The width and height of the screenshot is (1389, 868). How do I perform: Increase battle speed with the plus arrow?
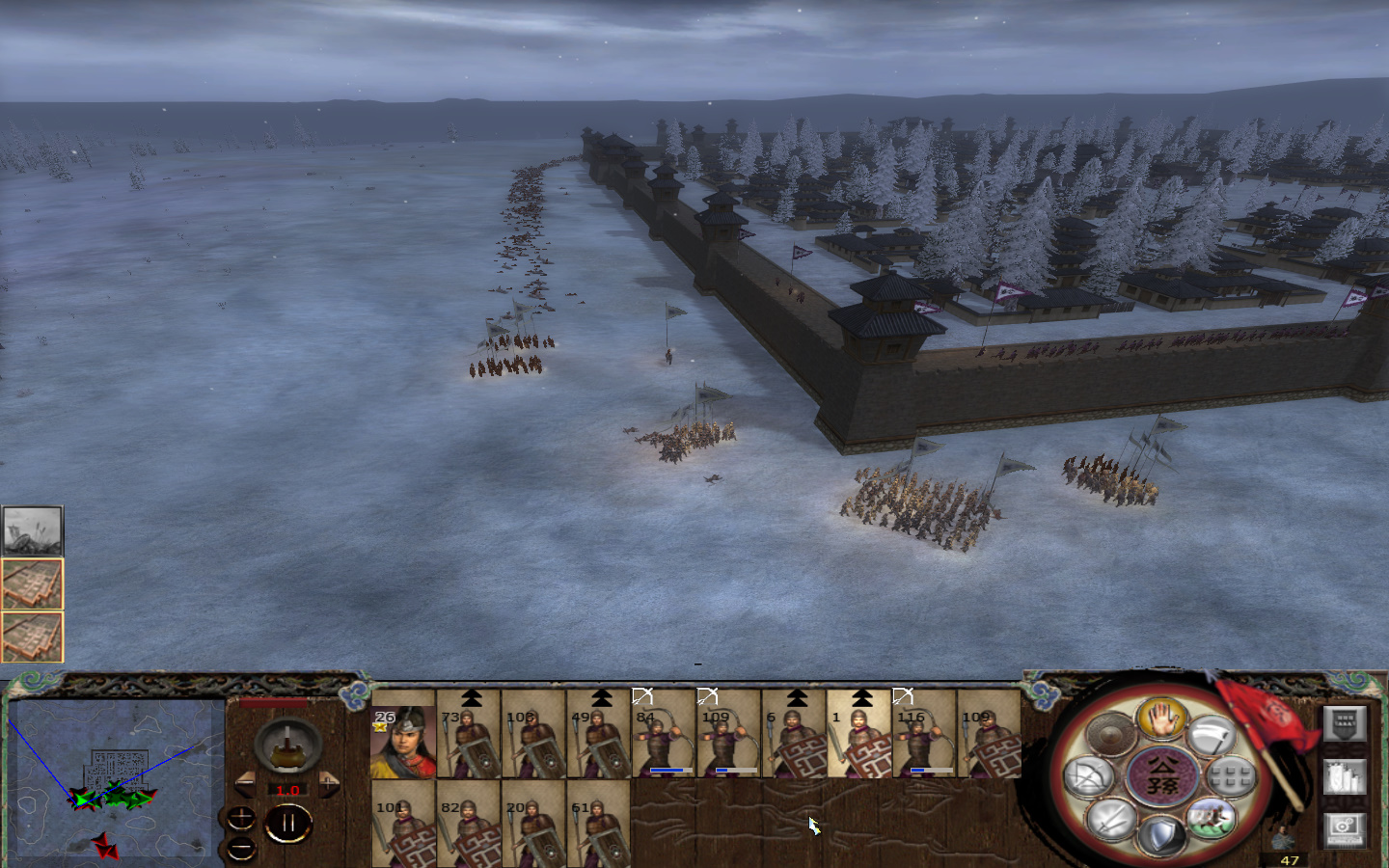(329, 783)
